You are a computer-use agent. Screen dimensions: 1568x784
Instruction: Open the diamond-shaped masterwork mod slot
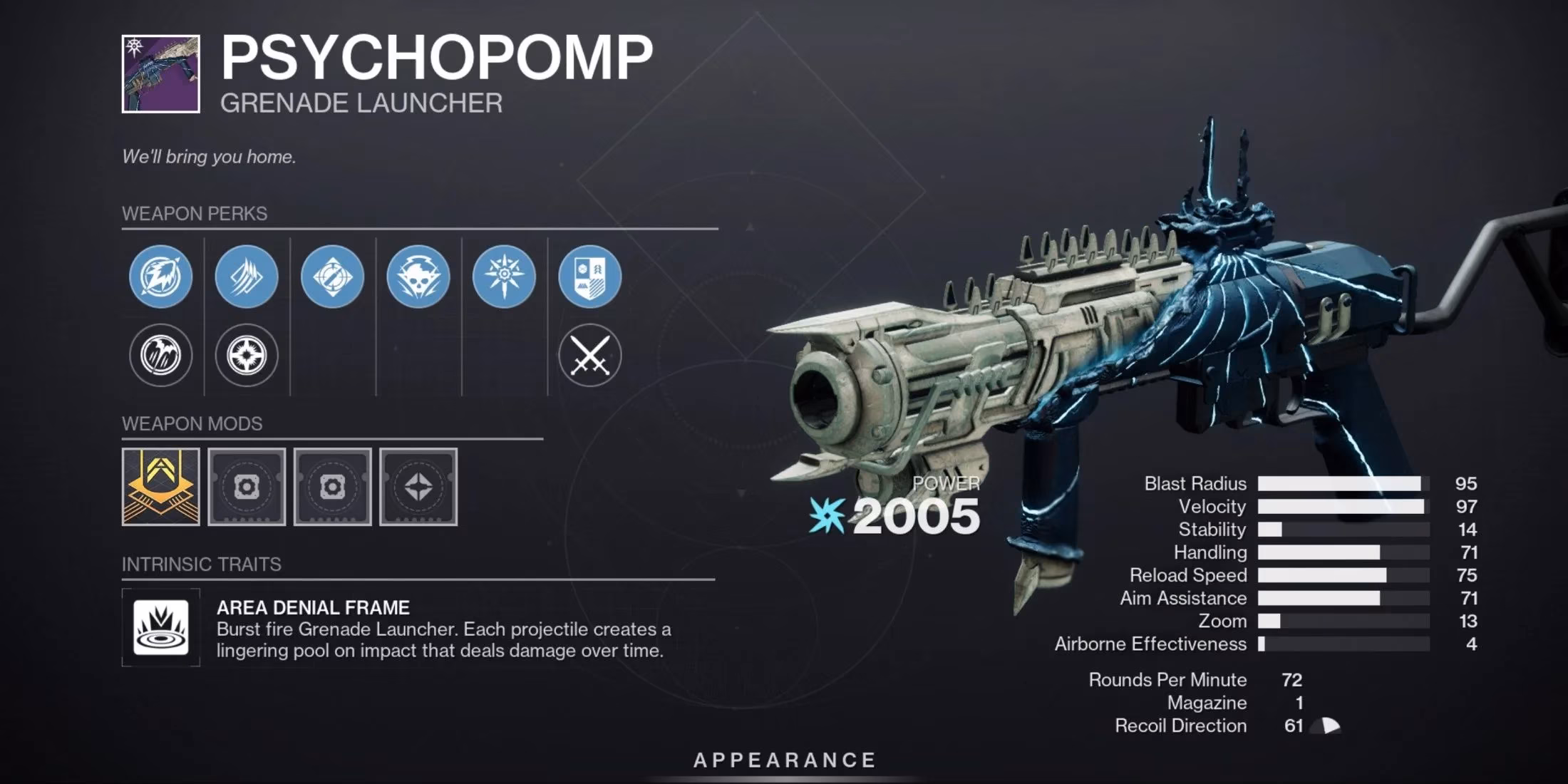tap(418, 488)
